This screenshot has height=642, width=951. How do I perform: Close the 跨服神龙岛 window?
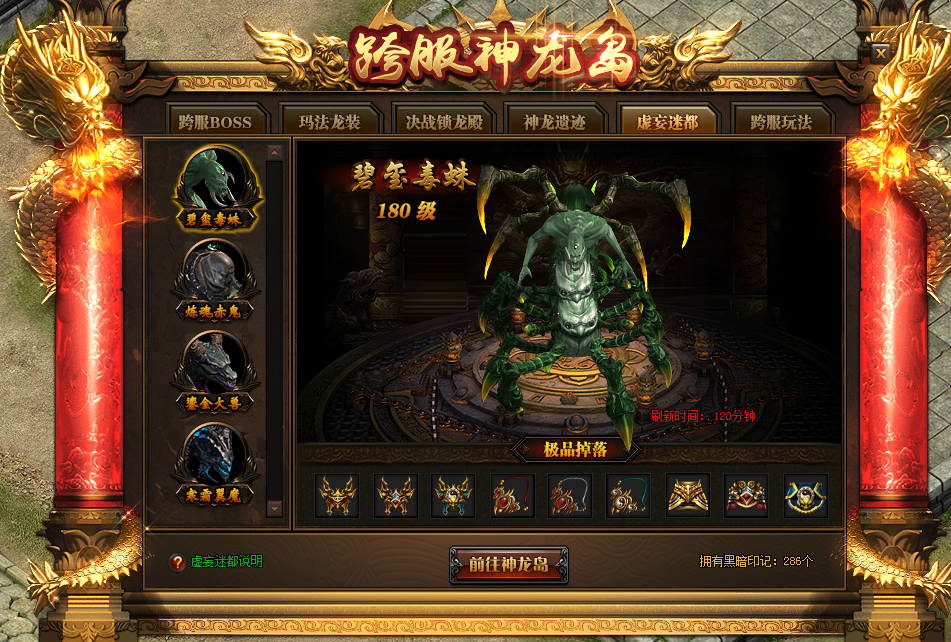pos(880,52)
